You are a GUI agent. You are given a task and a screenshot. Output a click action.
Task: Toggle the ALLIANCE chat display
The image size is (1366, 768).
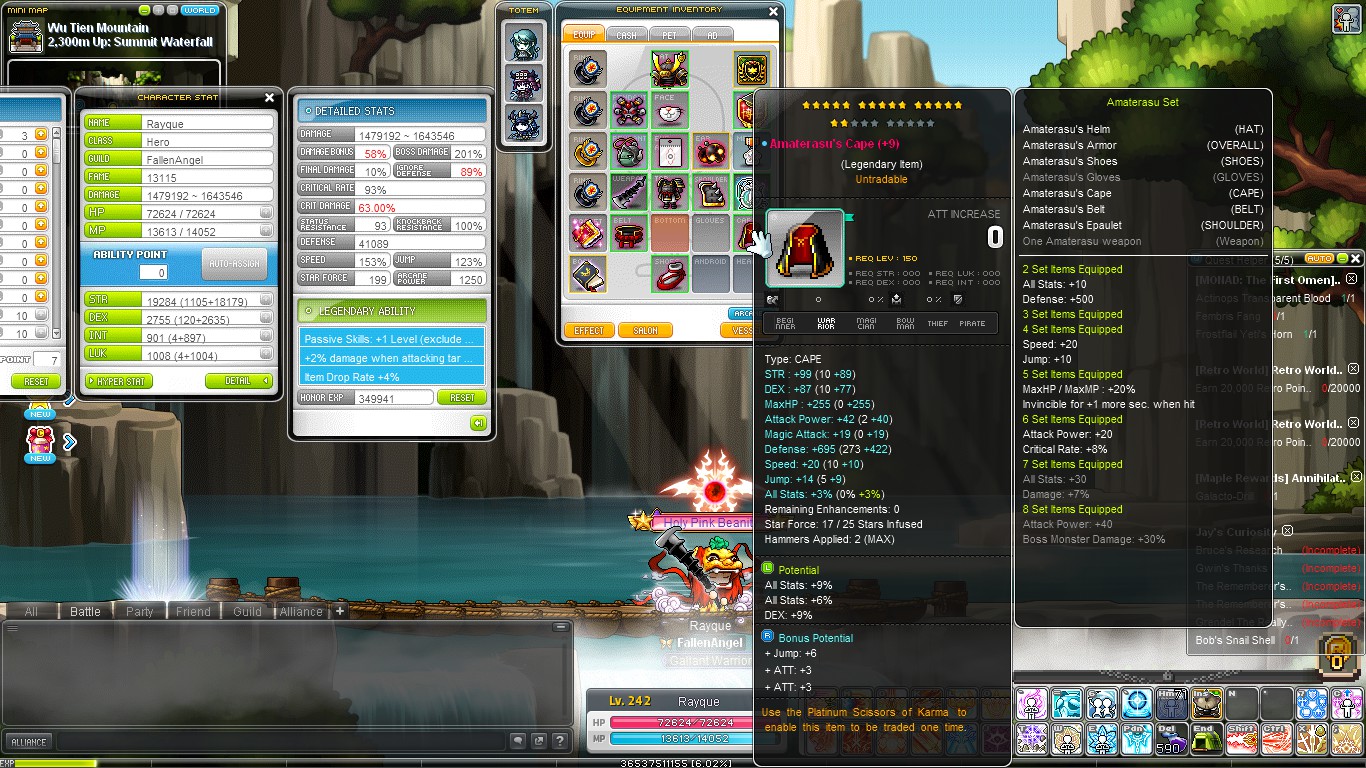[x=29, y=741]
